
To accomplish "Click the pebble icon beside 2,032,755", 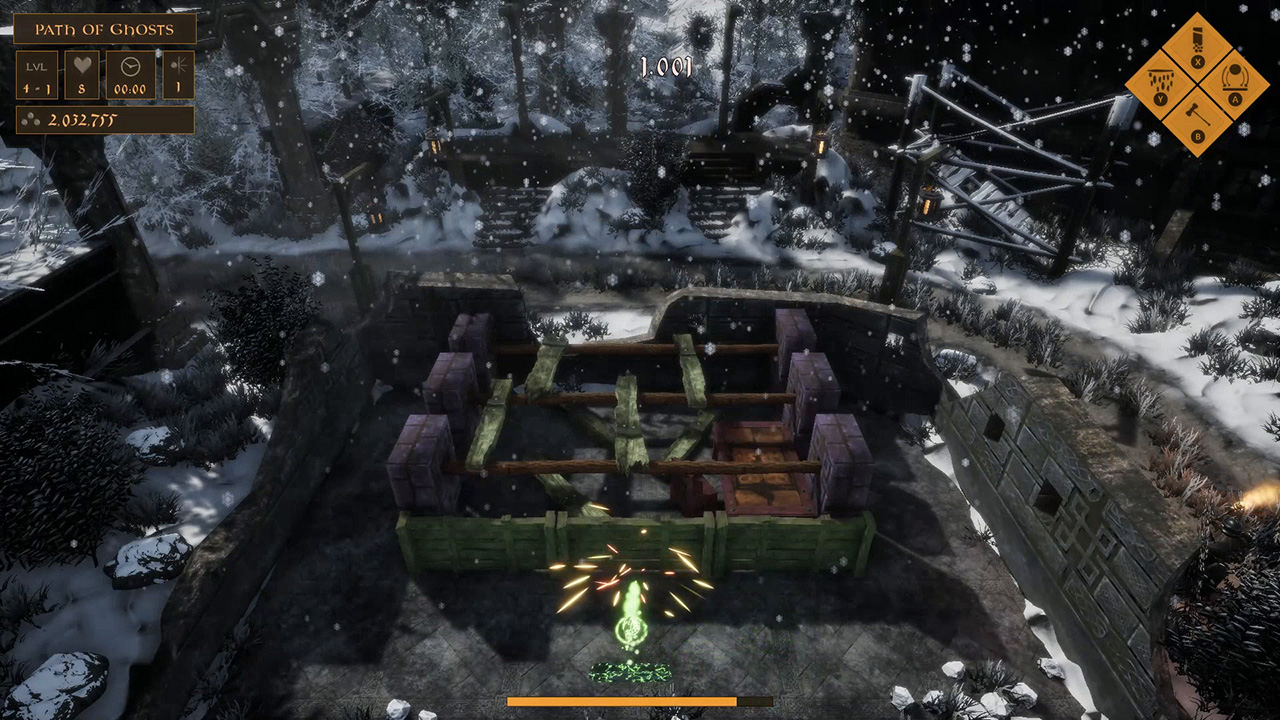I will pyautogui.click(x=32, y=120).
